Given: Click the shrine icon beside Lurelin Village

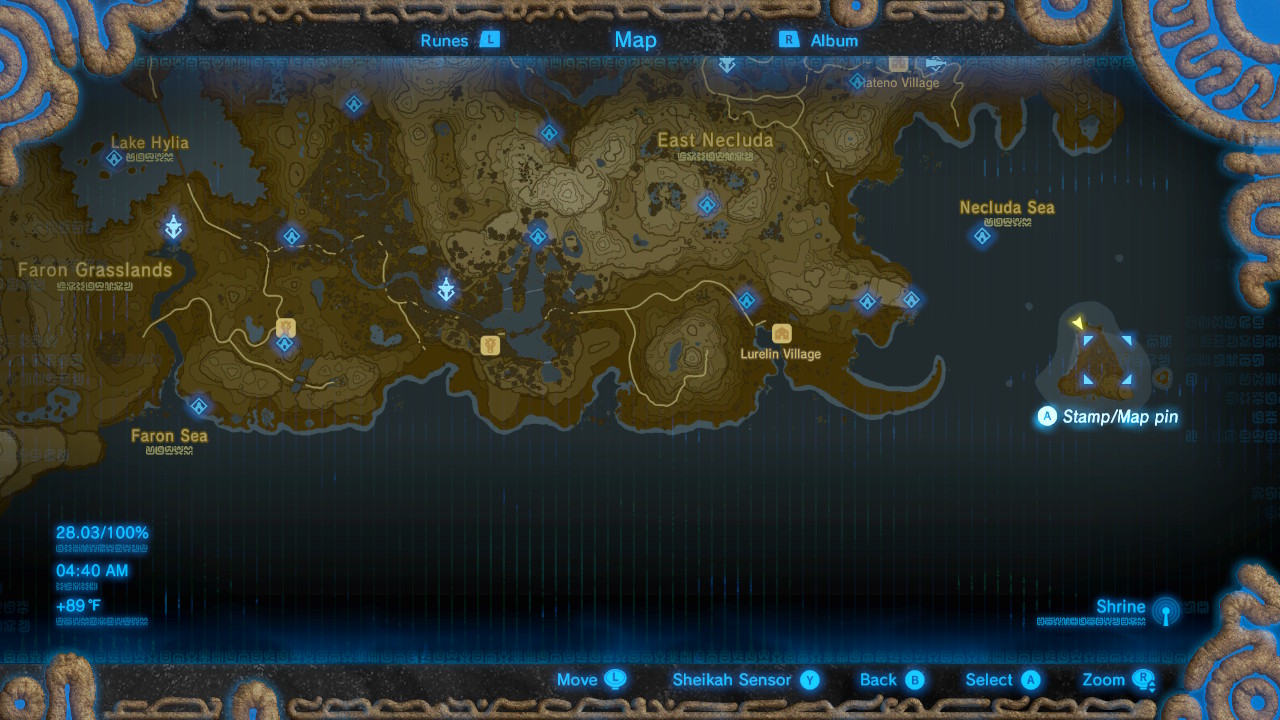Looking at the screenshot, I should click(x=745, y=299).
